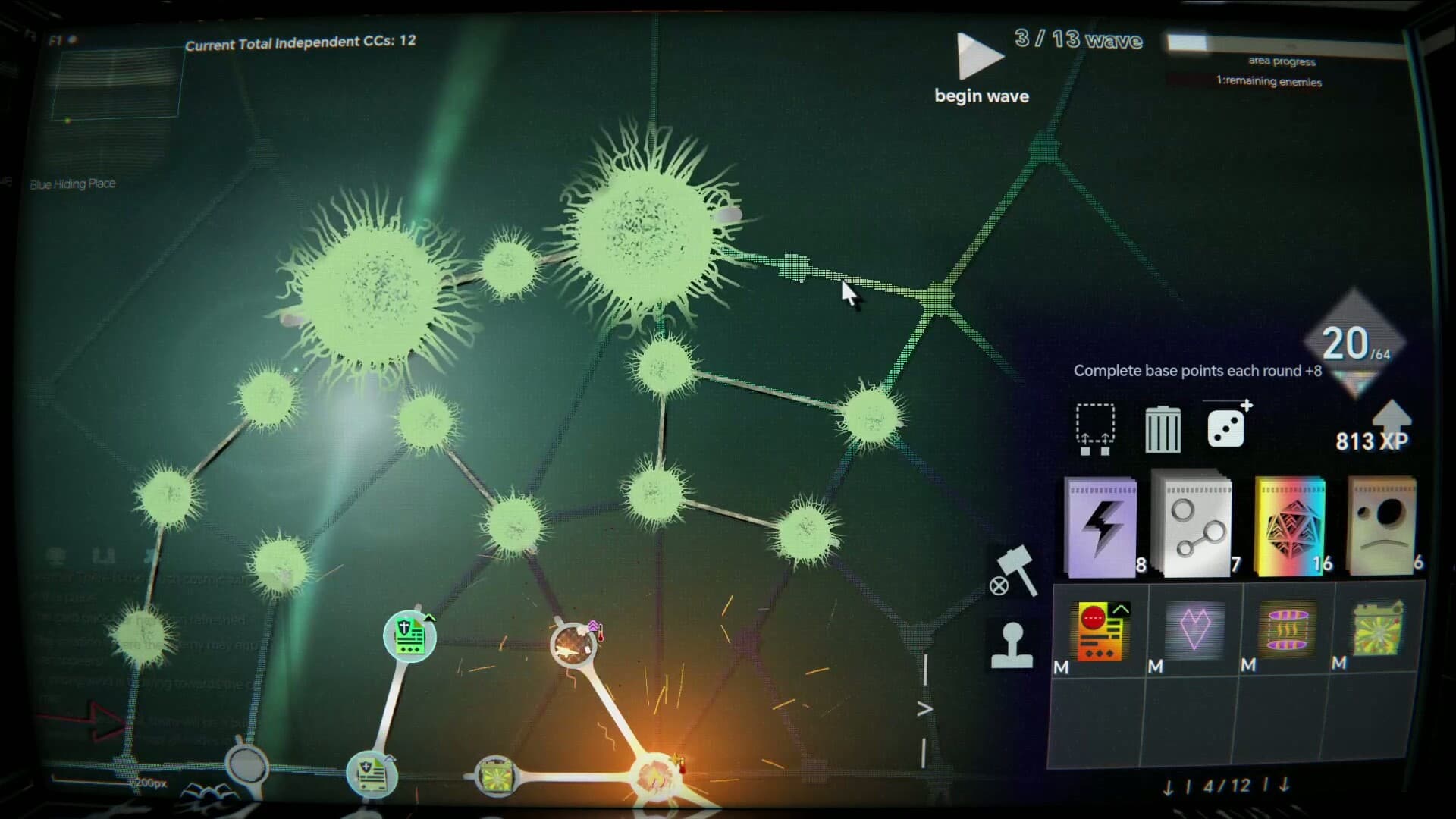Click the Blue Hiding Place label
Image resolution: width=1456 pixels, height=819 pixels.
pyautogui.click(x=72, y=184)
